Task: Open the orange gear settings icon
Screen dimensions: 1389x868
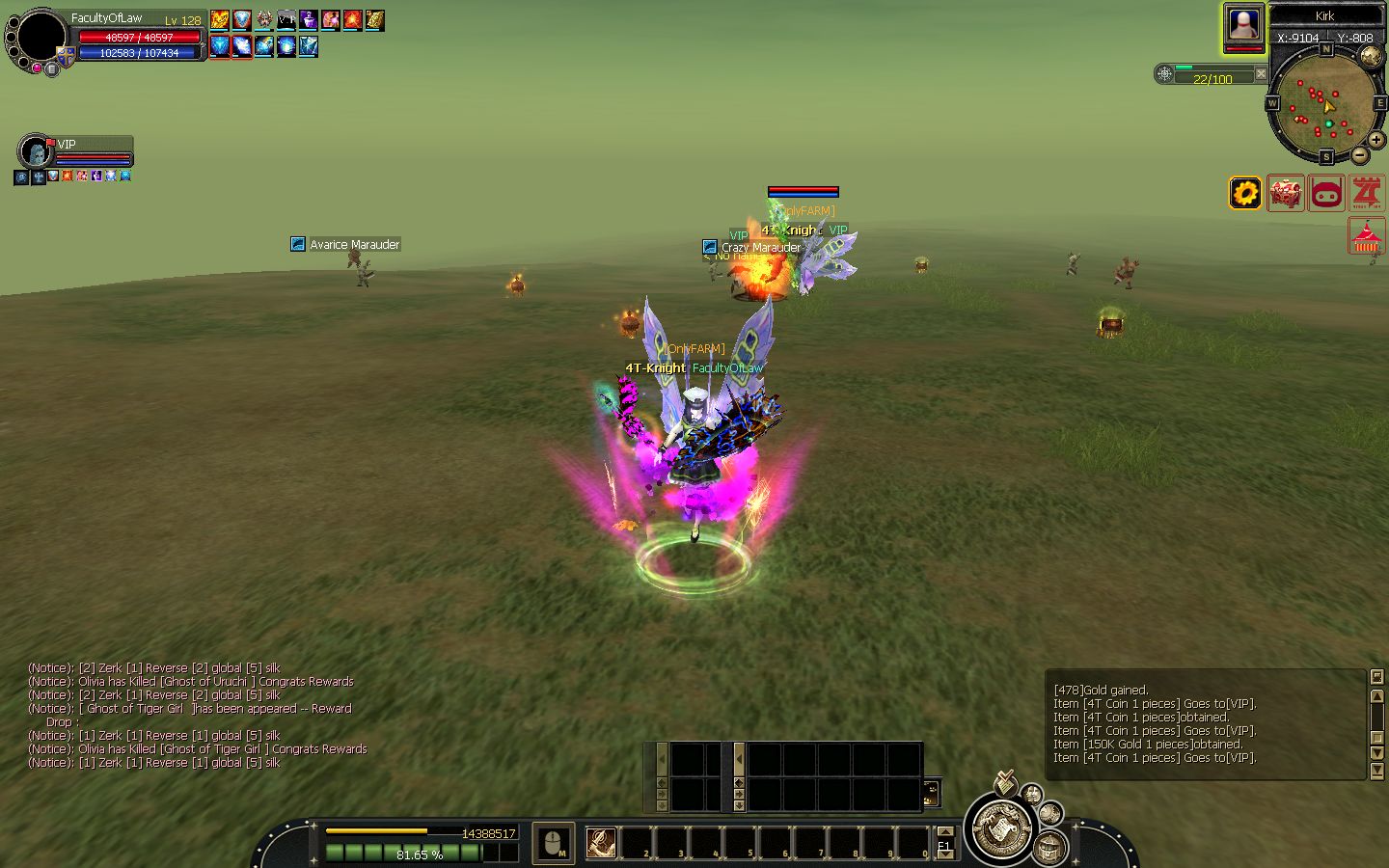Action: [x=1244, y=193]
